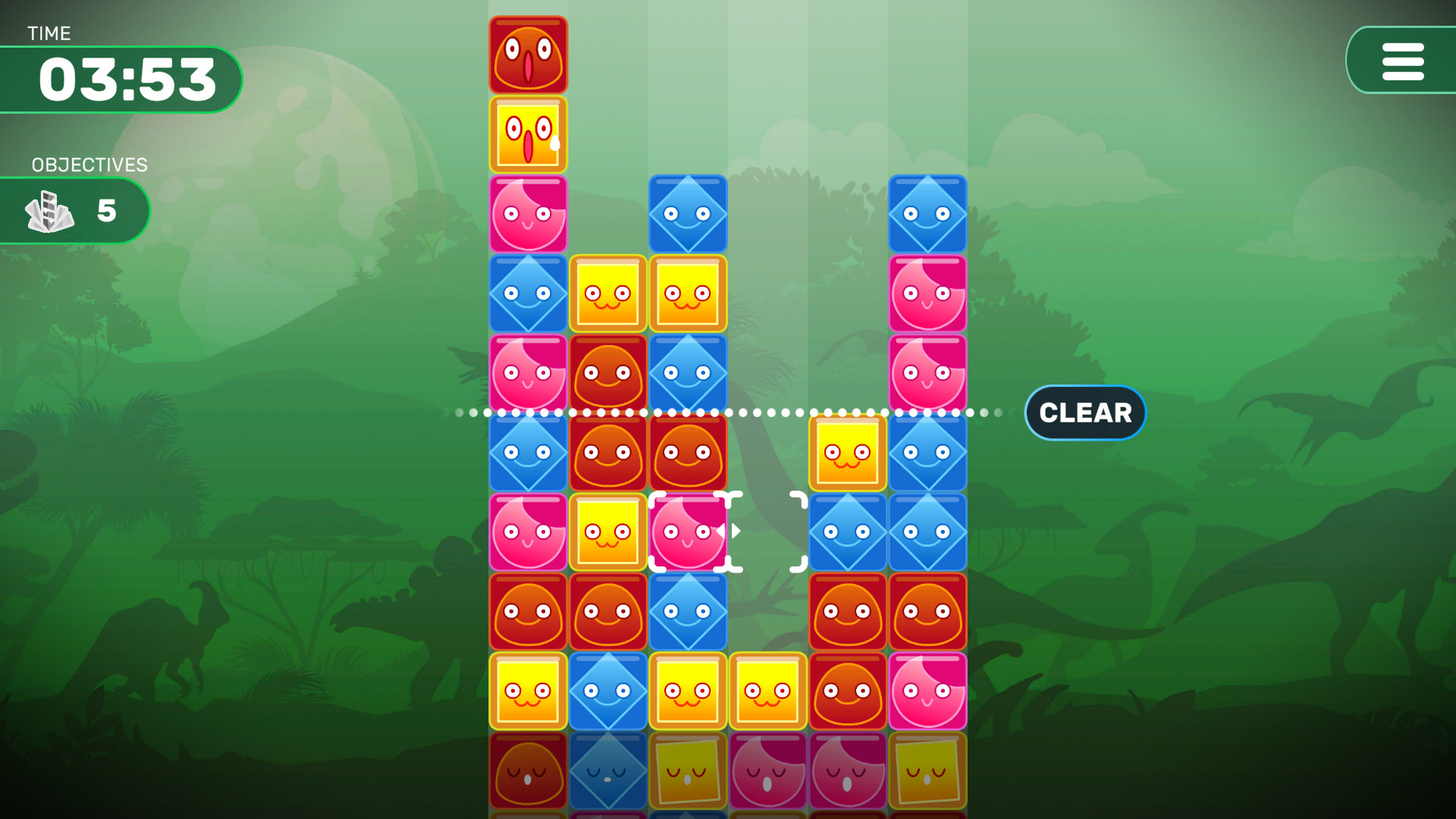1456x819 pixels.
Task: Click the objectives counter showing 5
Action: [x=107, y=211]
